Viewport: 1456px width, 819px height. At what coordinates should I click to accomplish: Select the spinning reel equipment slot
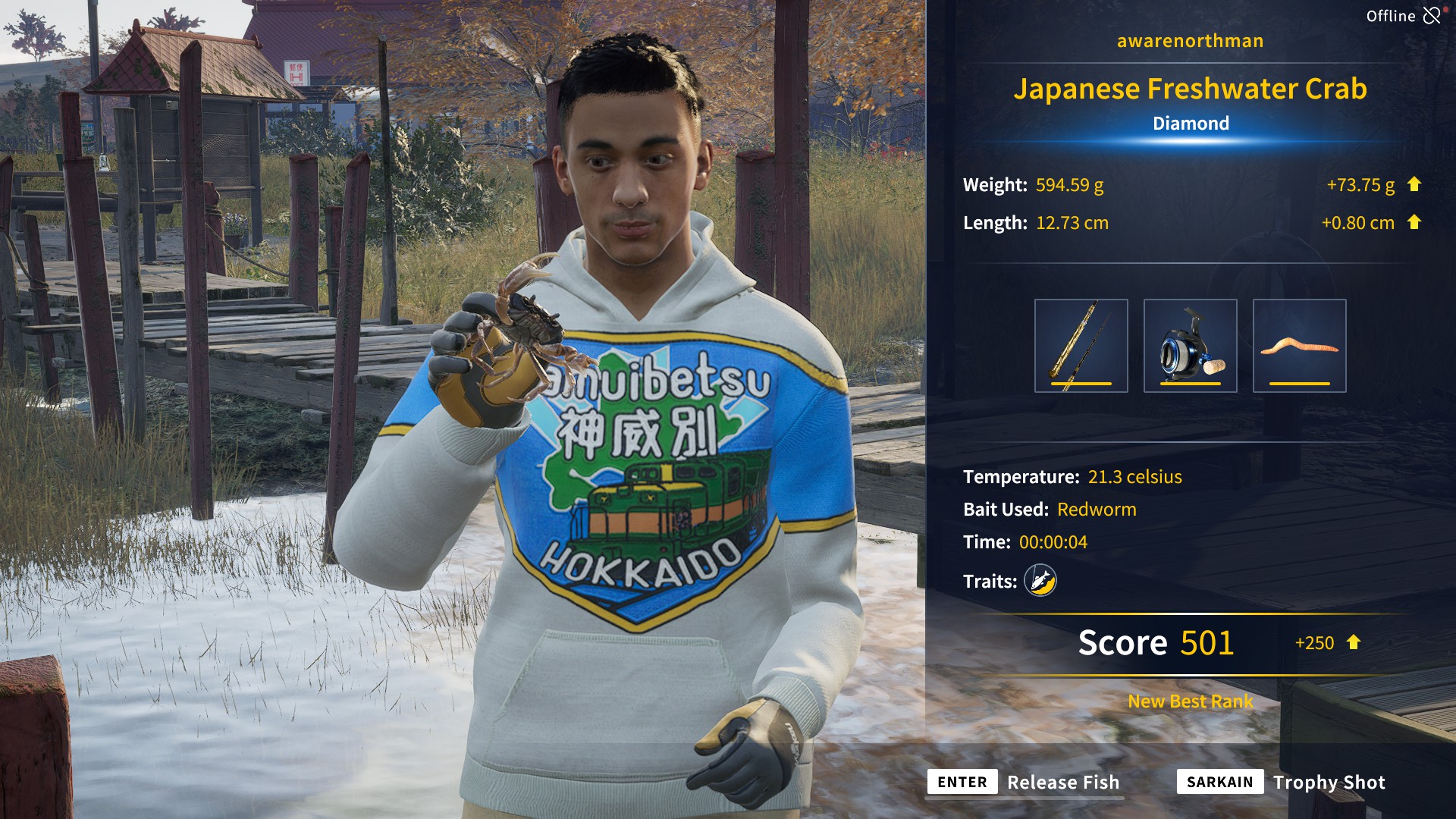click(1190, 346)
